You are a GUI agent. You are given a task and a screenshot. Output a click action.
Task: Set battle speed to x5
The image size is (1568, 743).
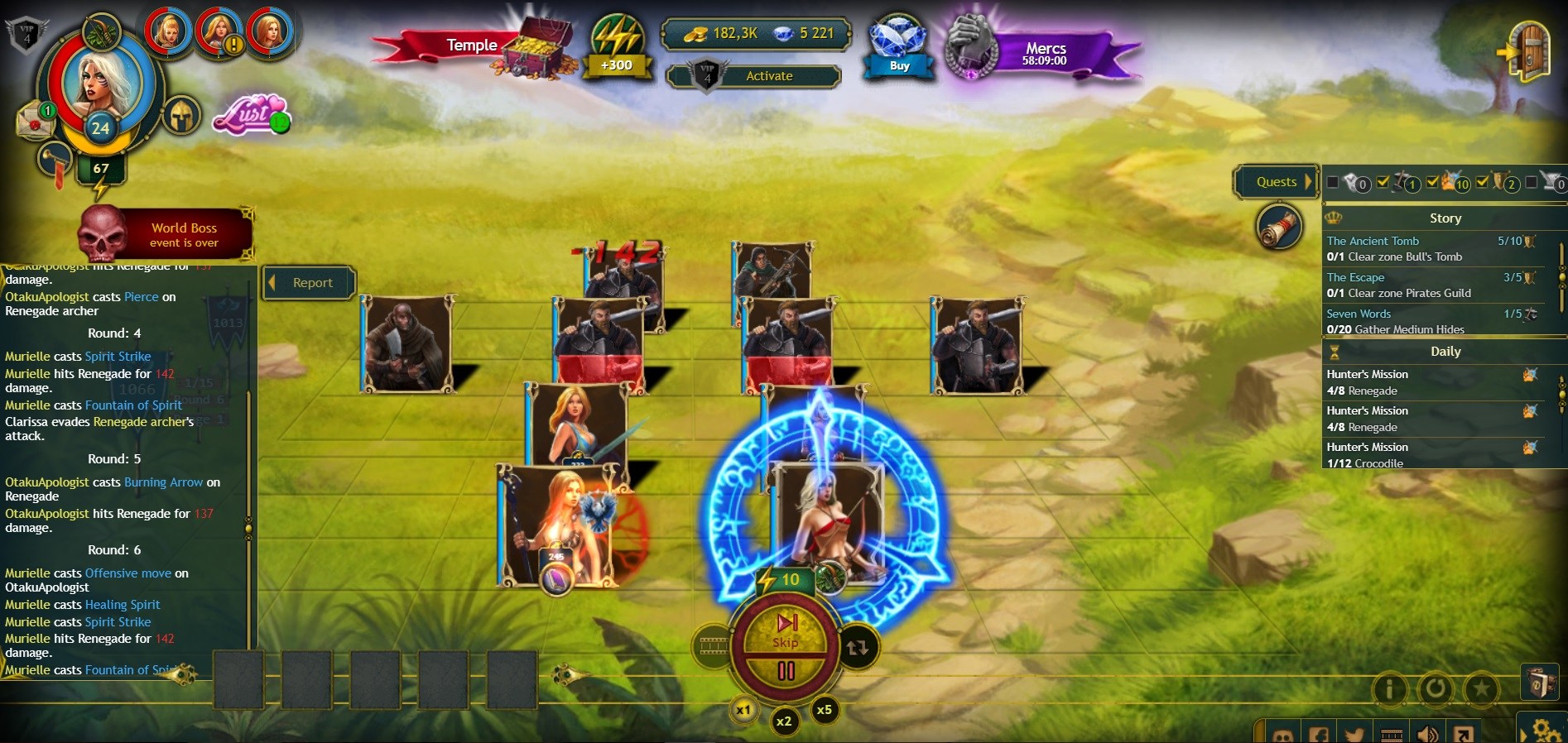(824, 710)
